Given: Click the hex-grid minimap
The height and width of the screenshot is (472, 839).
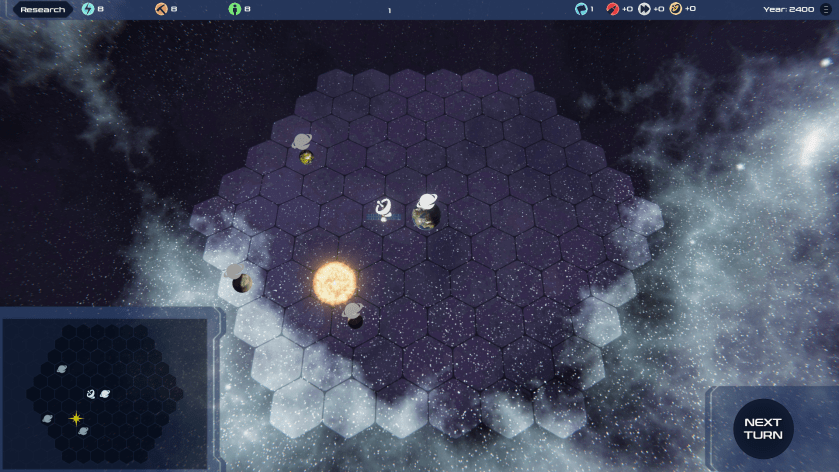Looking at the screenshot, I should click(x=106, y=391).
